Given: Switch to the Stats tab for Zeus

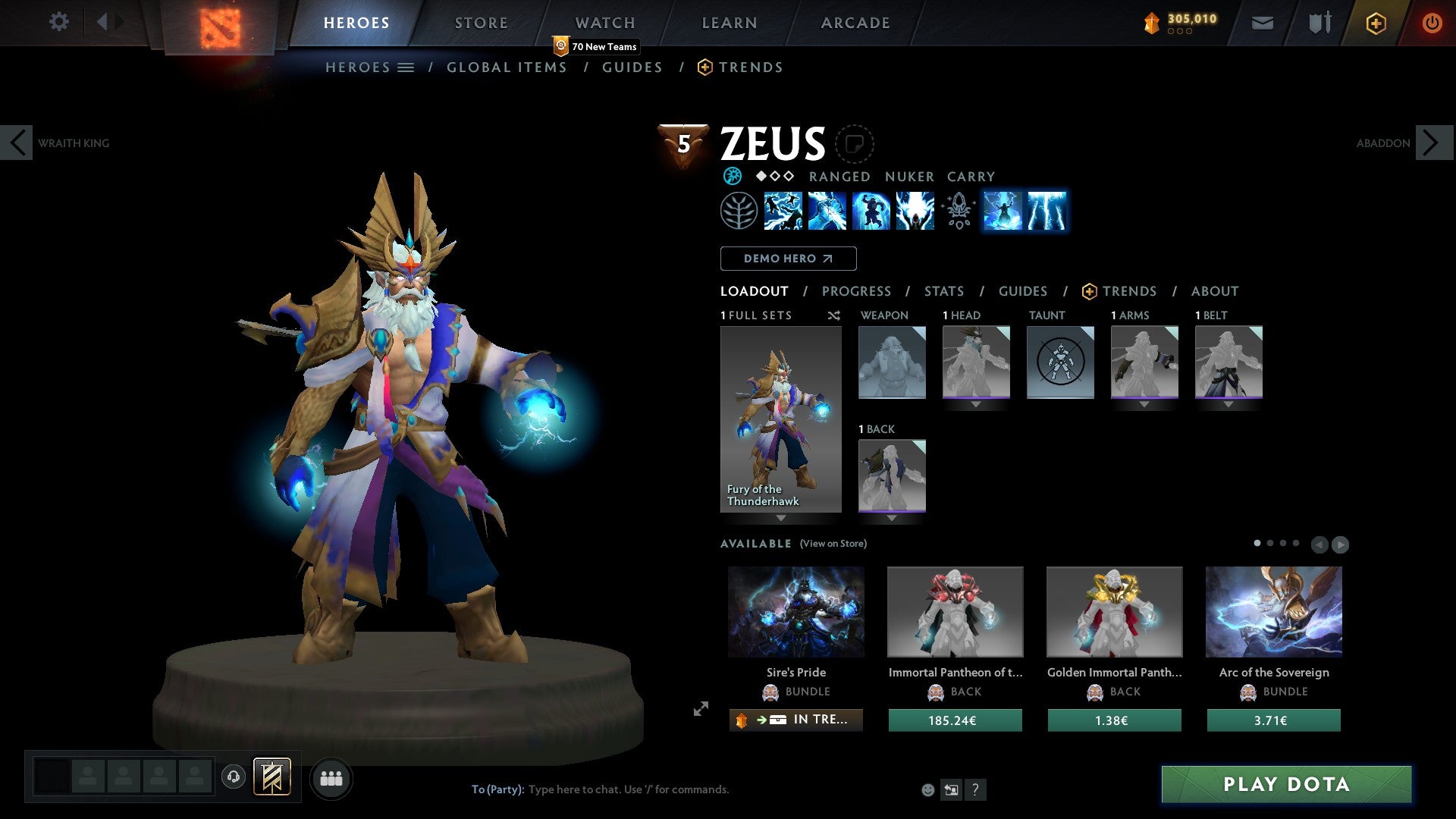Looking at the screenshot, I should point(943,291).
